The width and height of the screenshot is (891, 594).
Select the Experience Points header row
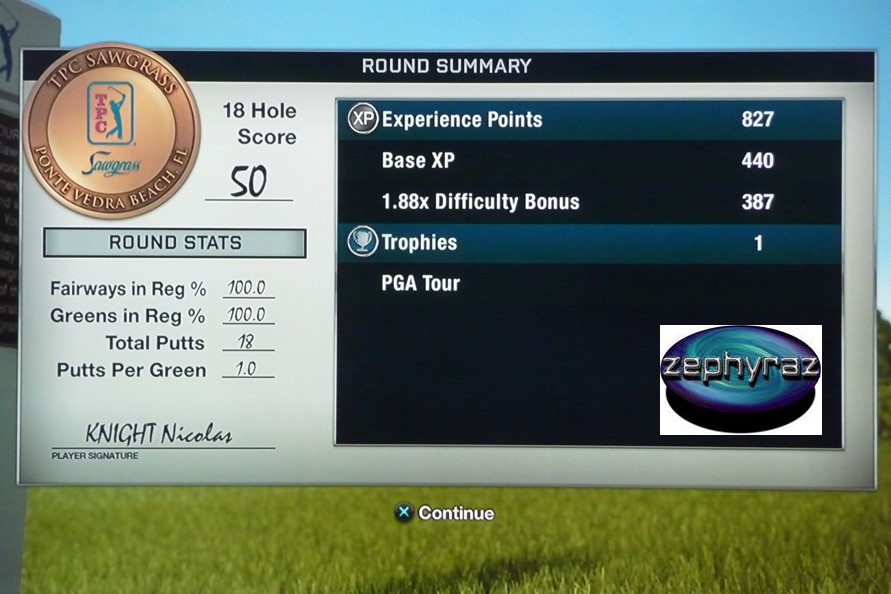(x=590, y=120)
